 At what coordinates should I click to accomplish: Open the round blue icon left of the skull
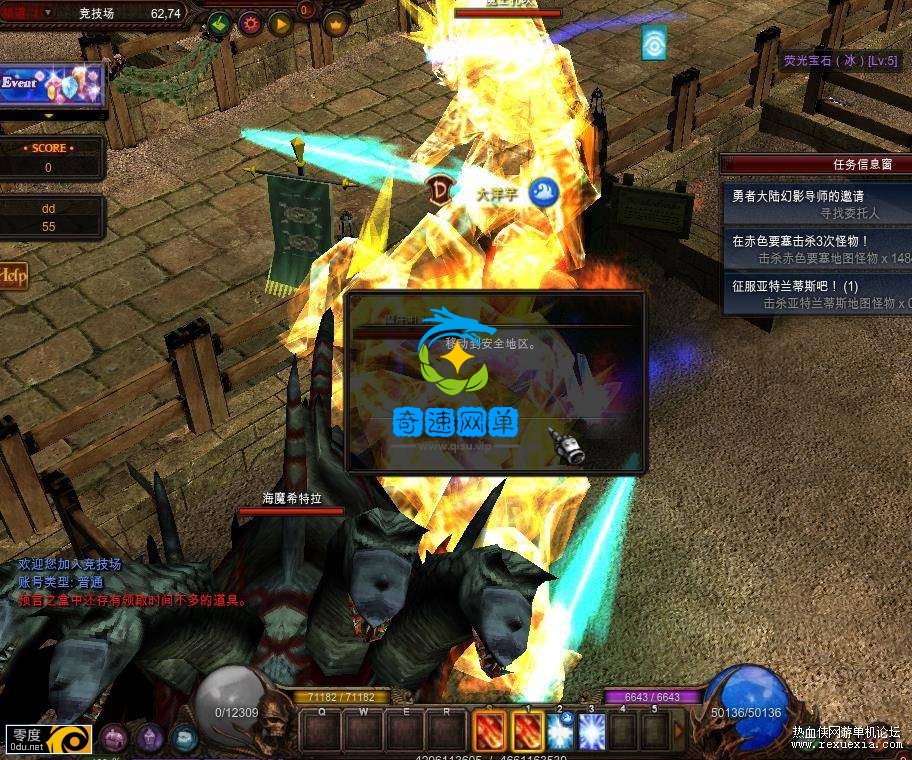(x=183, y=738)
